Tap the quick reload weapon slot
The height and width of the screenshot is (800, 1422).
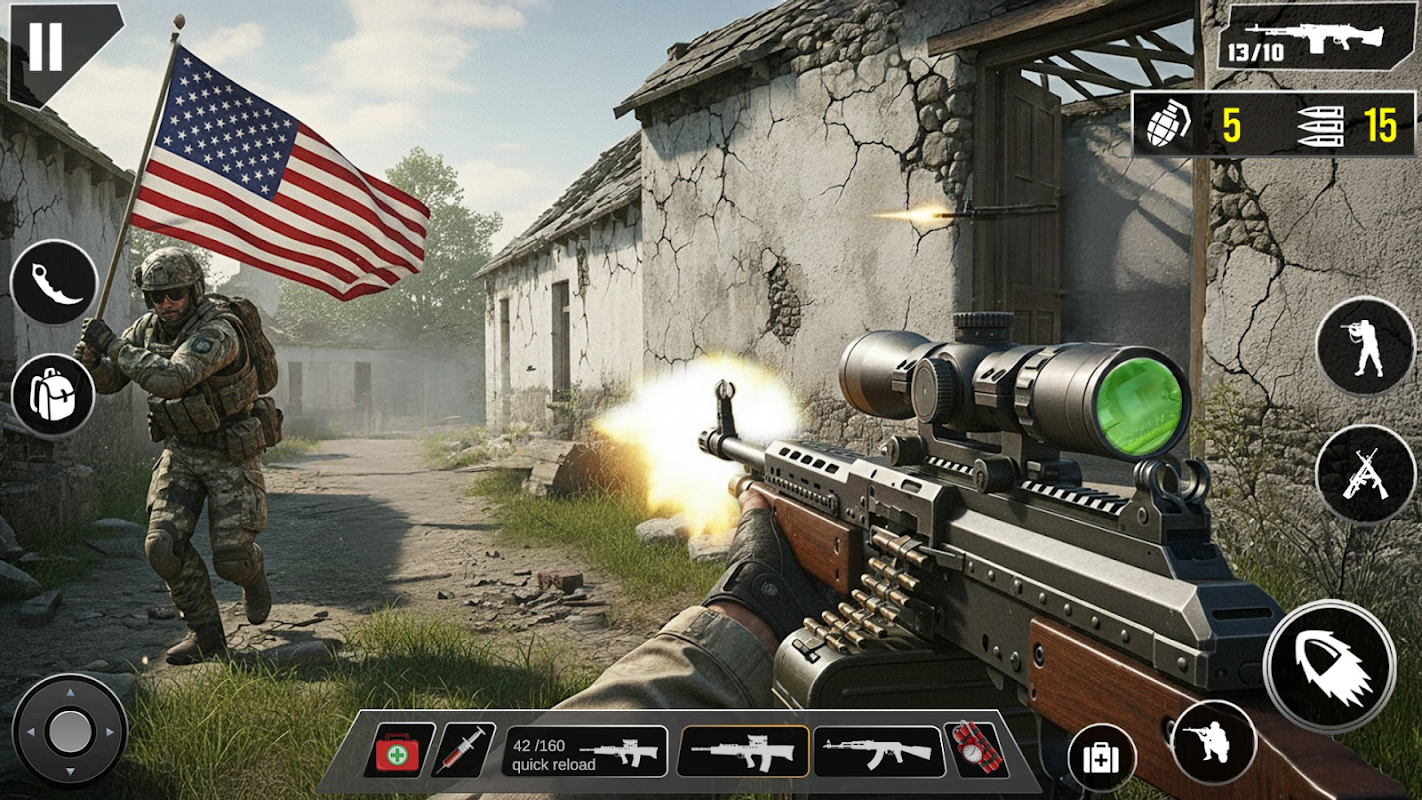[585, 752]
